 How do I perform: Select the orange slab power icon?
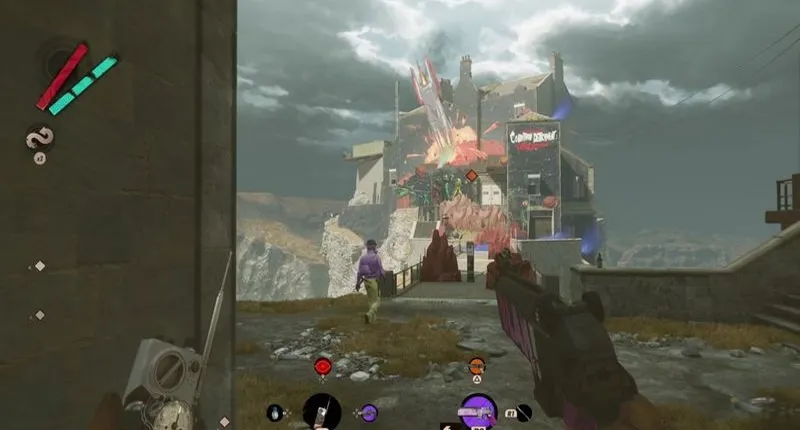click(477, 366)
